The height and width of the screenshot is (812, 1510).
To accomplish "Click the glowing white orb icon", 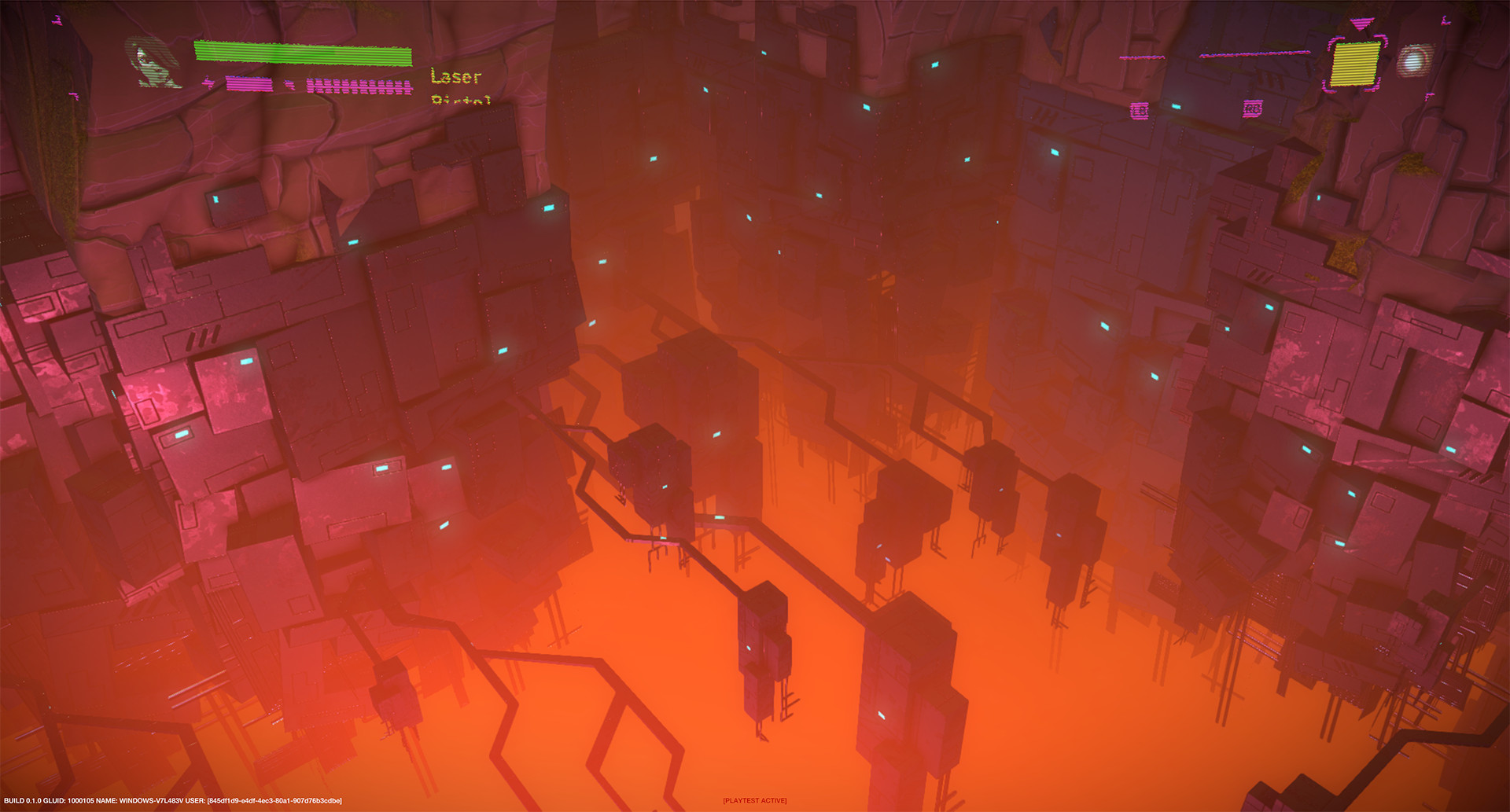I will (x=1415, y=61).
